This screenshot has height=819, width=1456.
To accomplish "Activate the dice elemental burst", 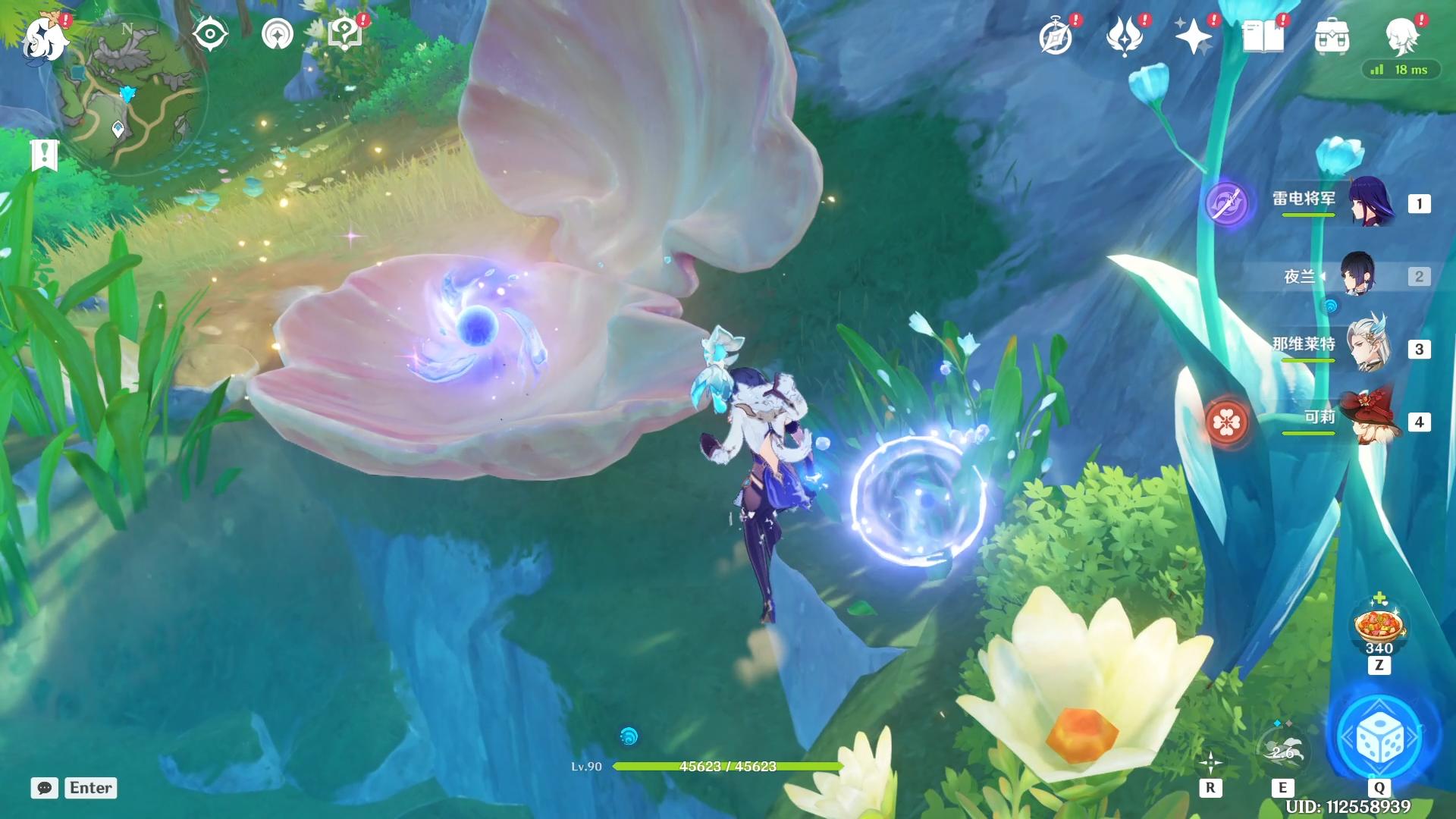I will tap(1379, 738).
